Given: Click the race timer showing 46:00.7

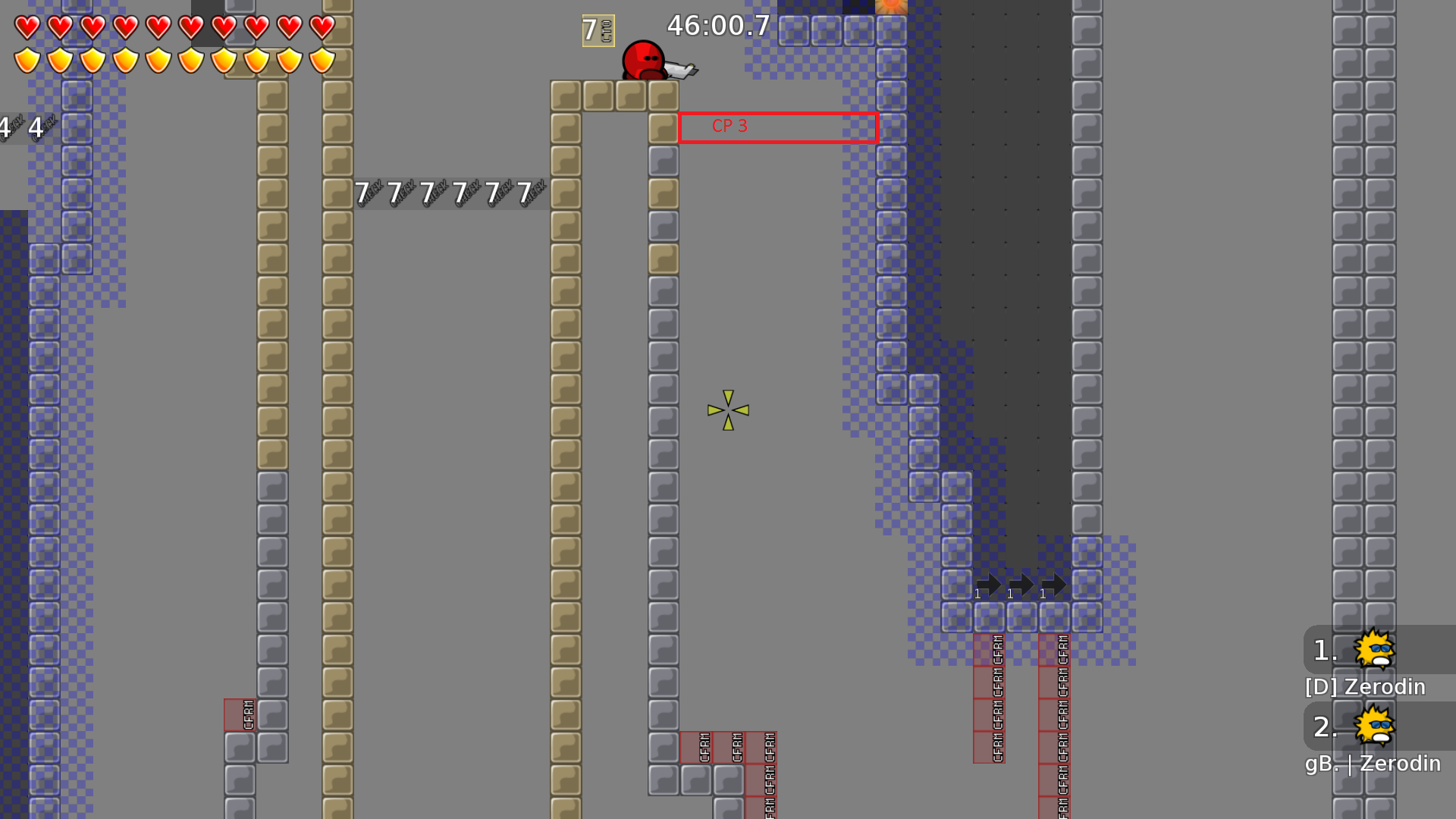Looking at the screenshot, I should pyautogui.click(x=718, y=26).
